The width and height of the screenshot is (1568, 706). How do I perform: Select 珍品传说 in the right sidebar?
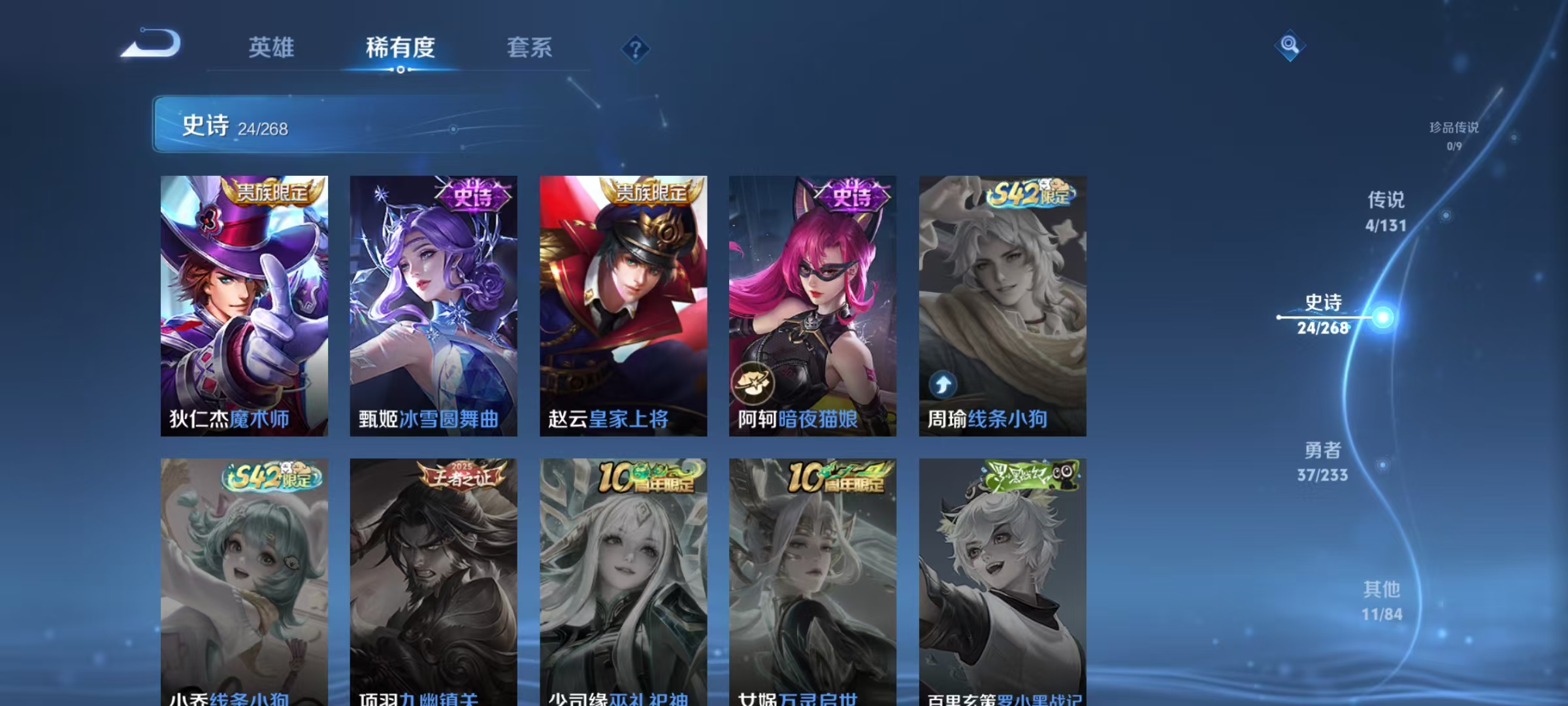click(1452, 130)
